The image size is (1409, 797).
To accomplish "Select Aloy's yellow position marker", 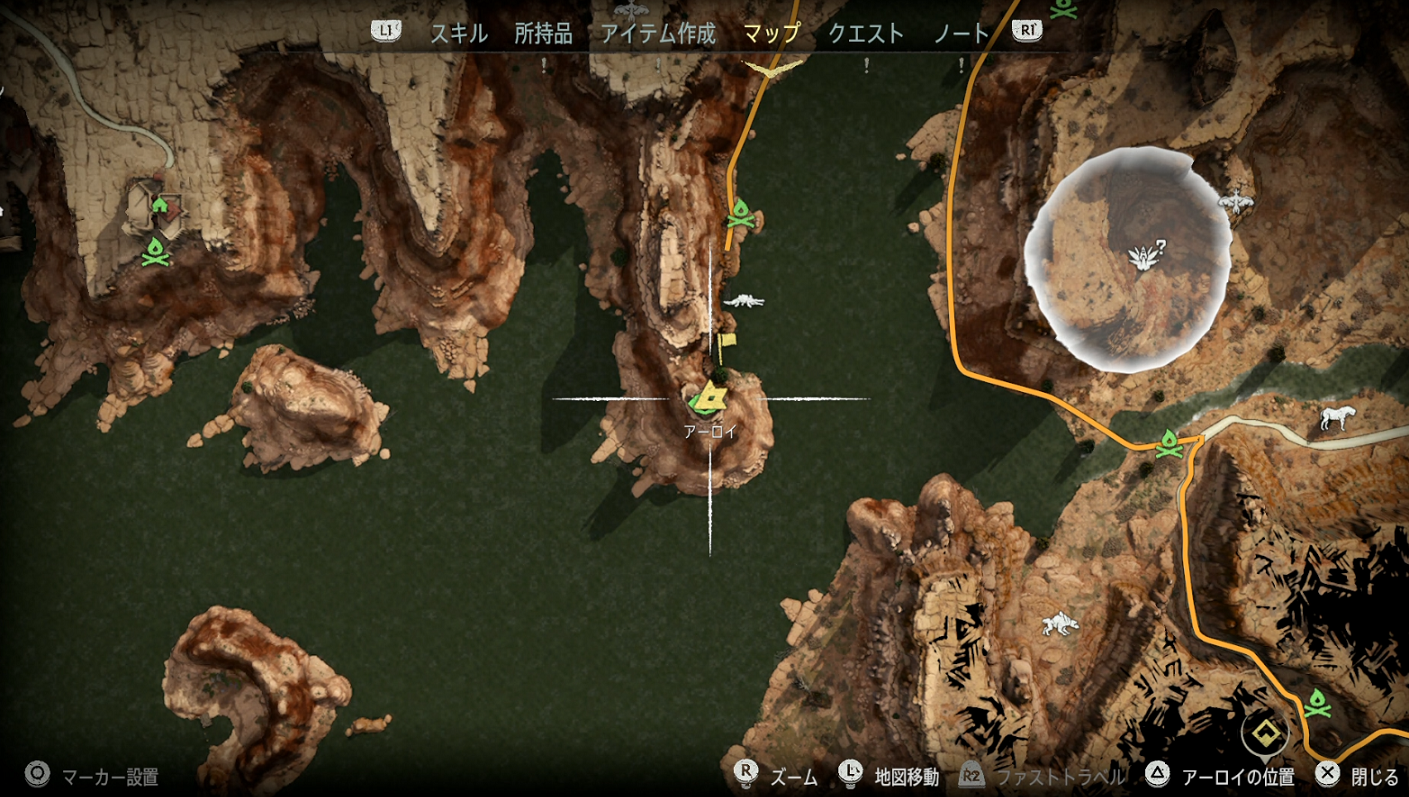I will (710, 397).
